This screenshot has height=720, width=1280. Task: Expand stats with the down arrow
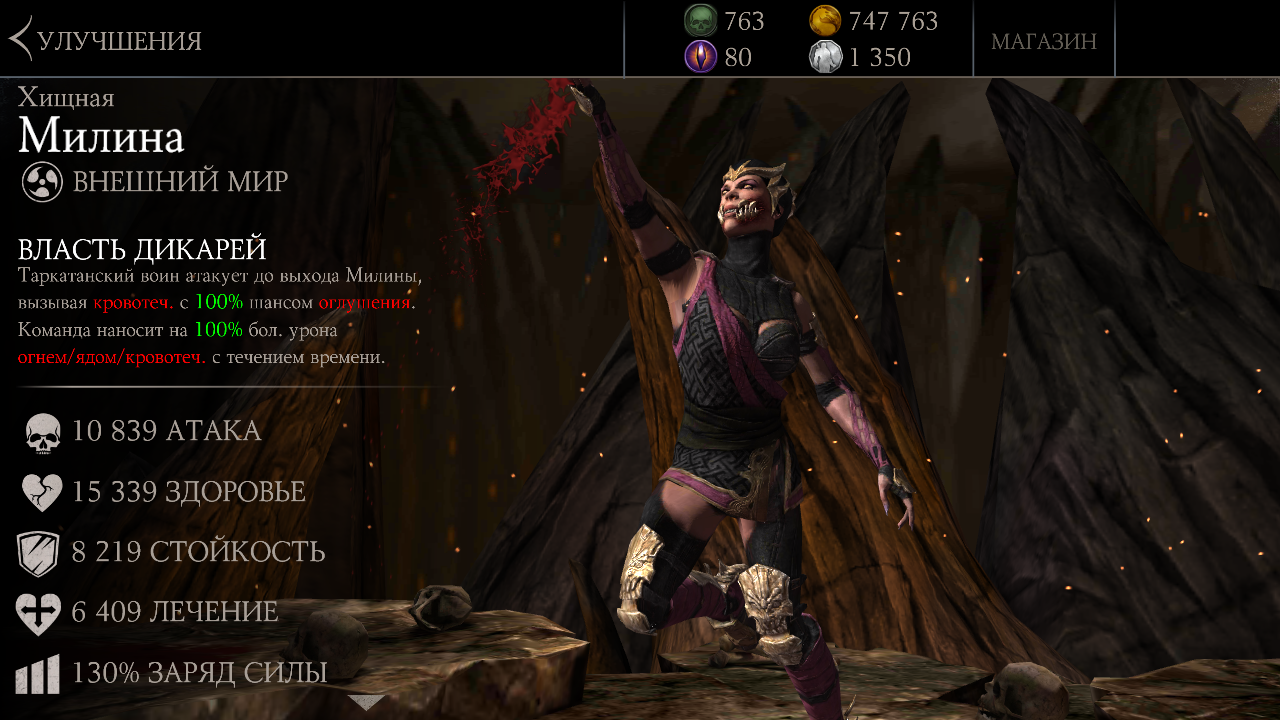coord(365,702)
